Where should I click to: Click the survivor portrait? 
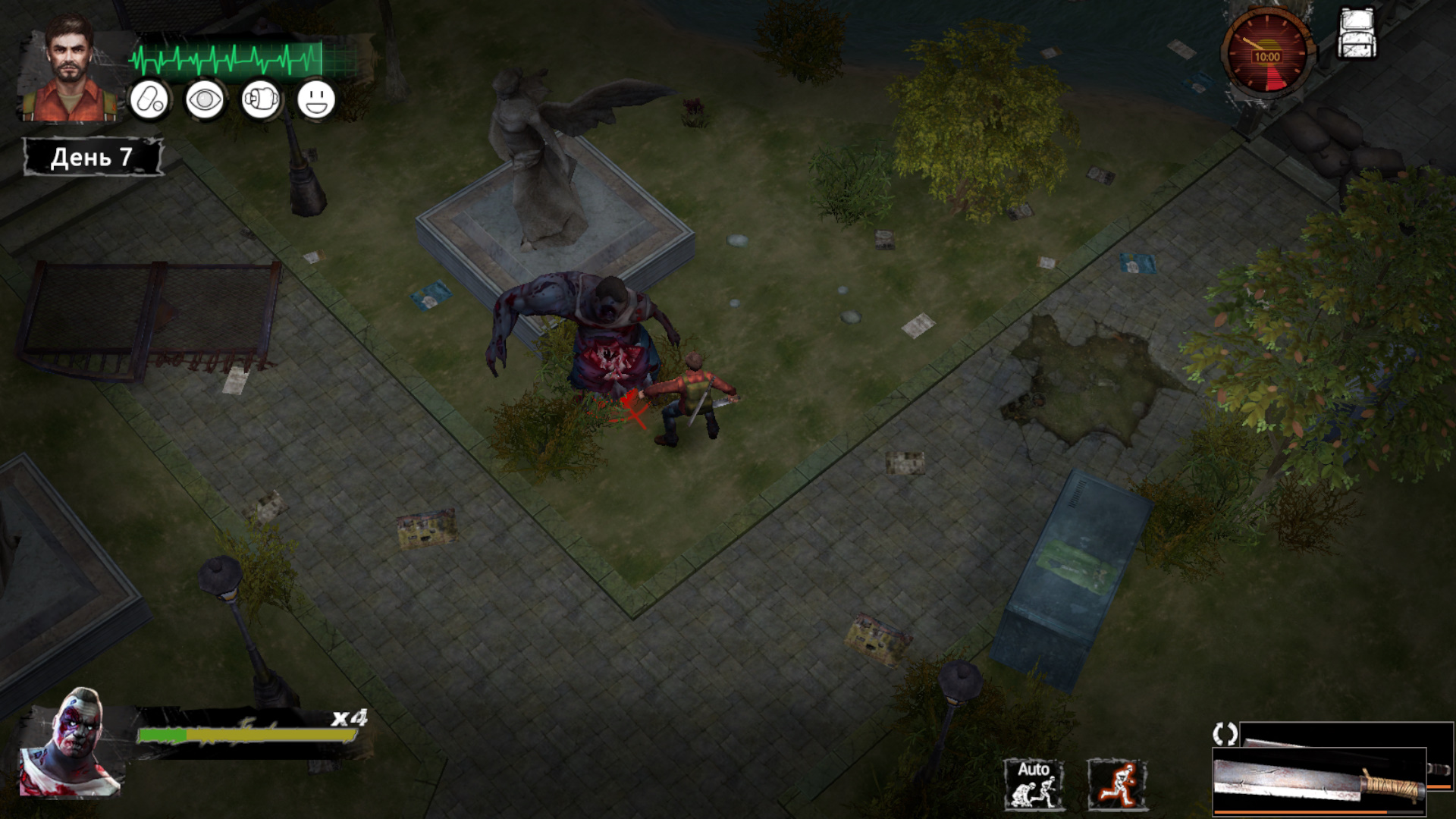coord(70,70)
